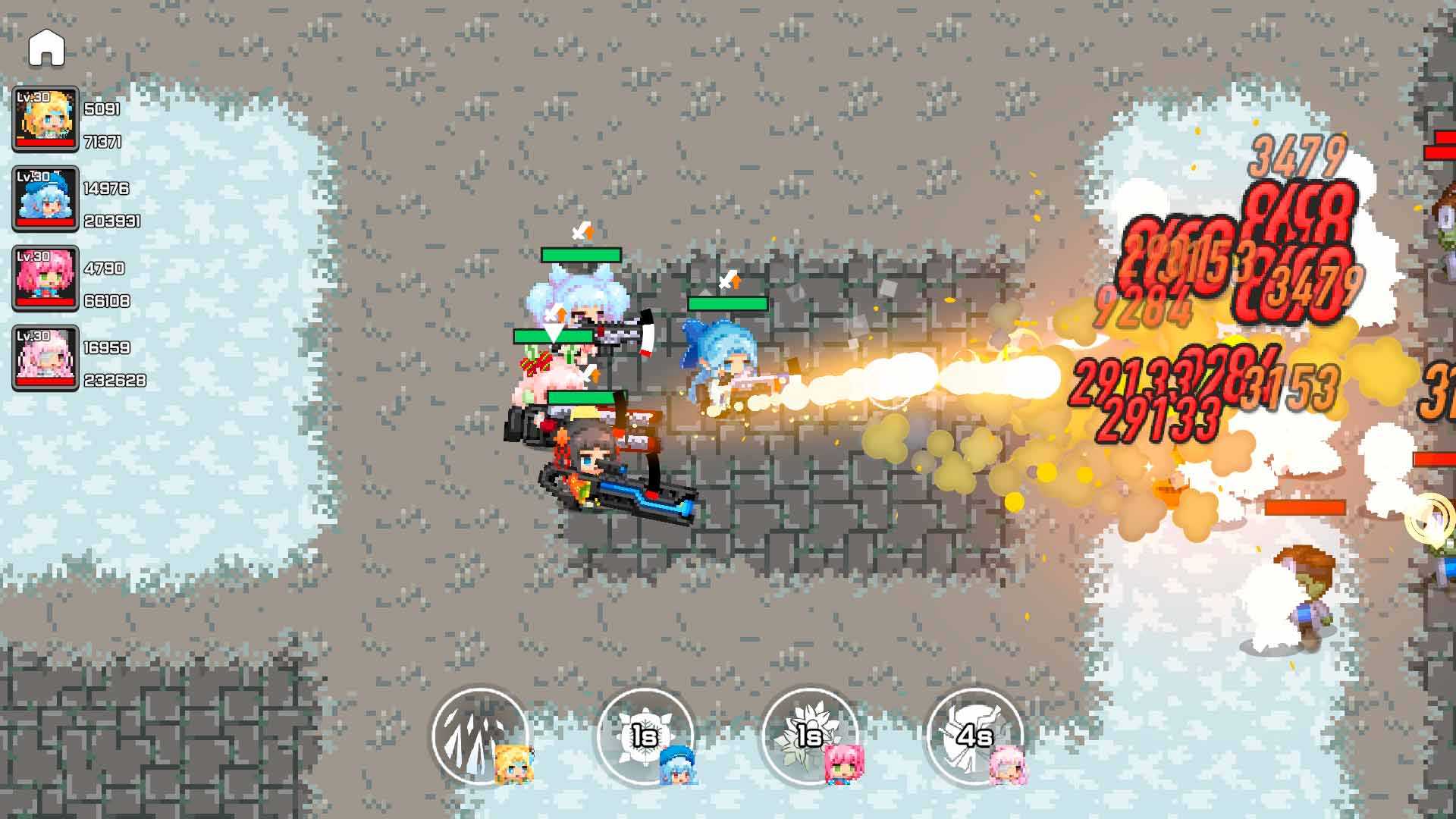Select the blue-haired hero portrait
Image resolution: width=1456 pixels, height=819 pixels.
[x=45, y=199]
